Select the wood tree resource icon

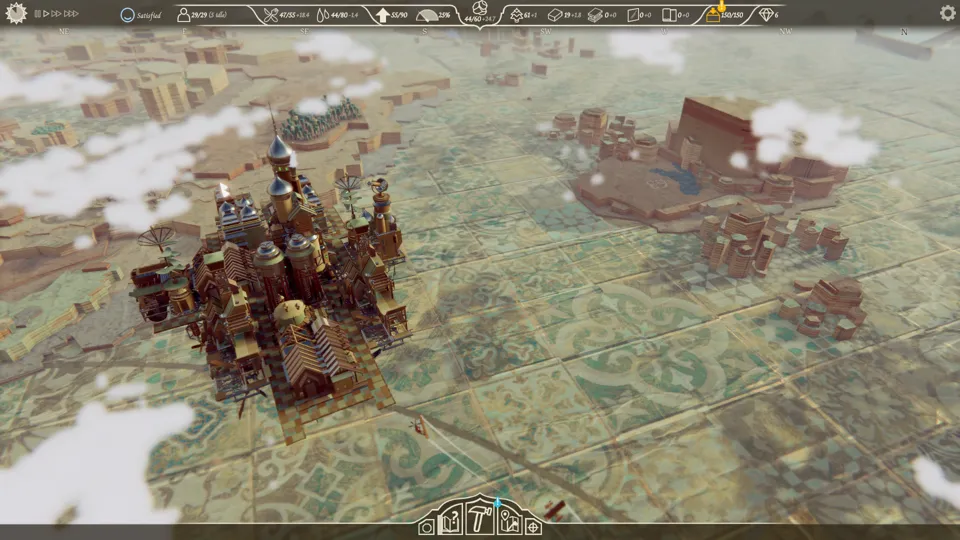[x=516, y=15]
